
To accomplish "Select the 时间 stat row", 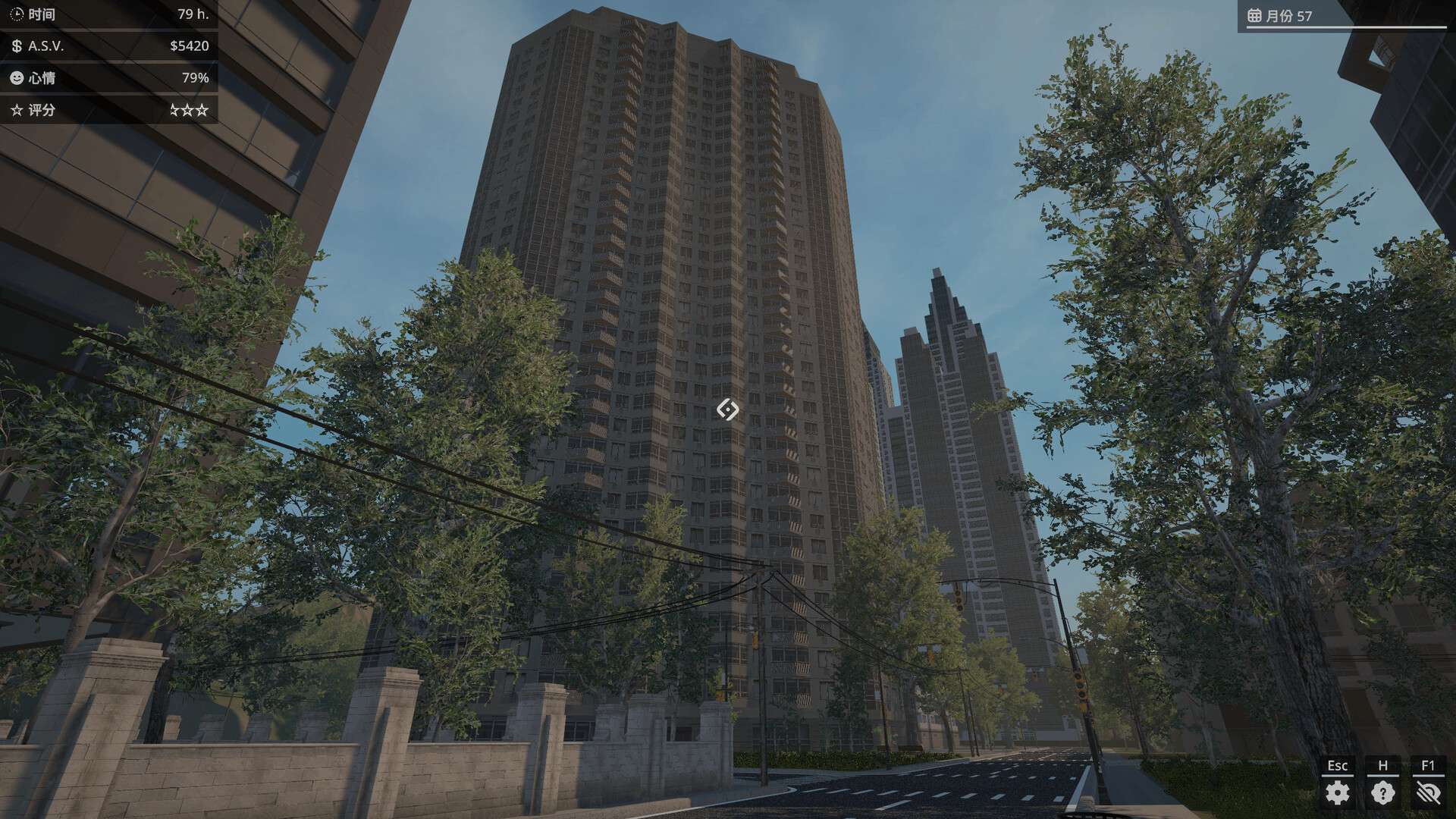I will point(106,14).
